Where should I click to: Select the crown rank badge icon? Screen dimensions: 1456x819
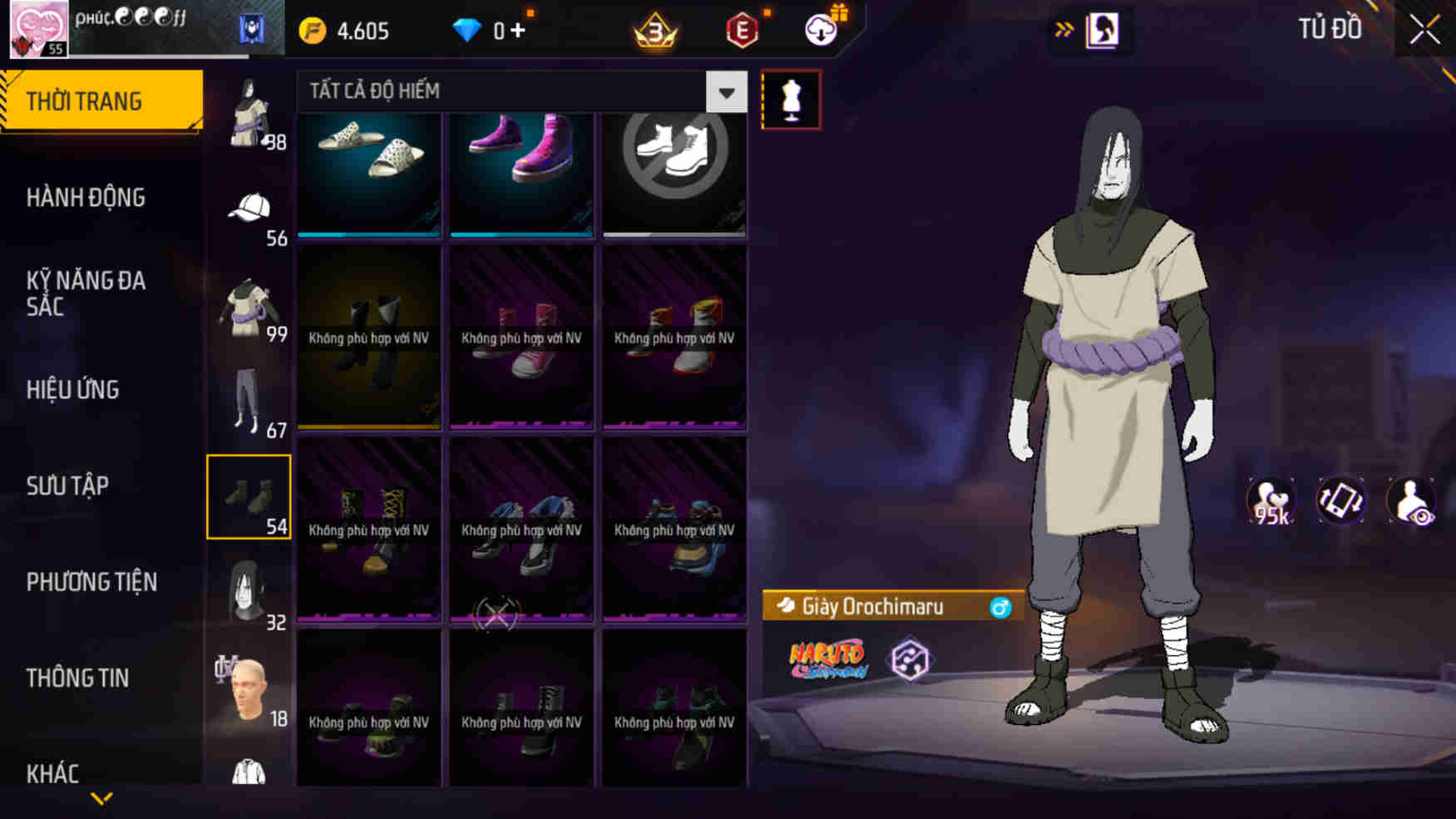point(654,30)
